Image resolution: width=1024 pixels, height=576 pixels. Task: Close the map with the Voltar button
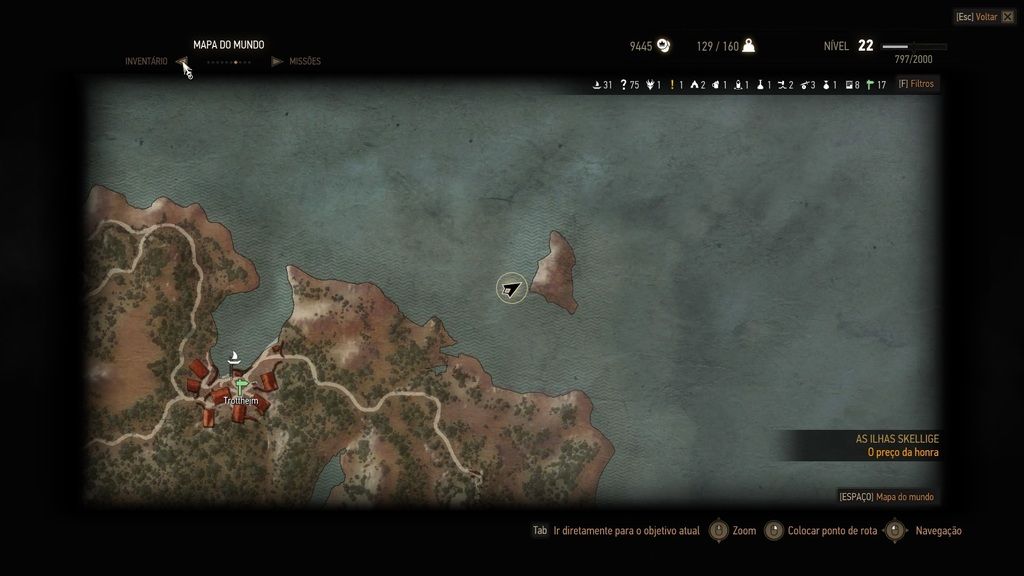tap(984, 17)
